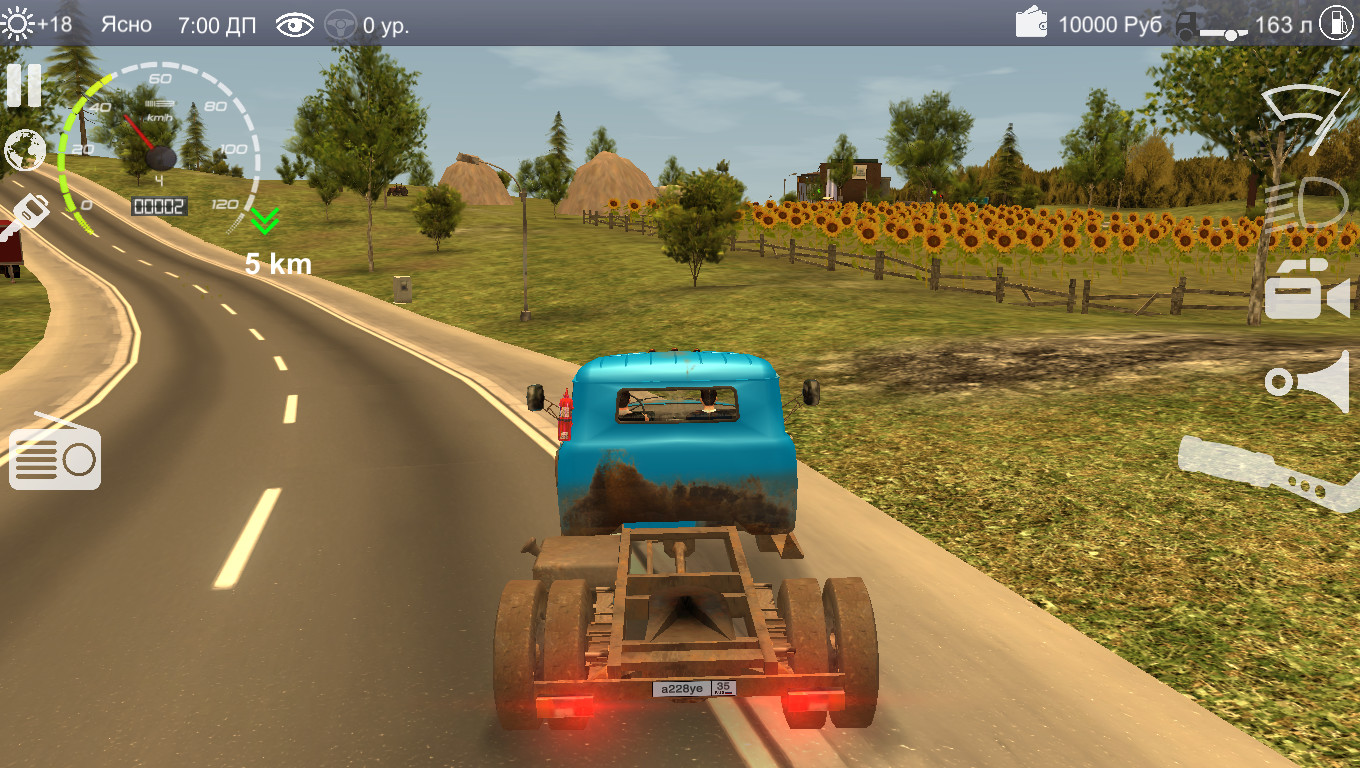Image resolution: width=1360 pixels, height=768 pixels.
Task: Open the wallet money icon
Action: pyautogui.click(x=1032, y=22)
